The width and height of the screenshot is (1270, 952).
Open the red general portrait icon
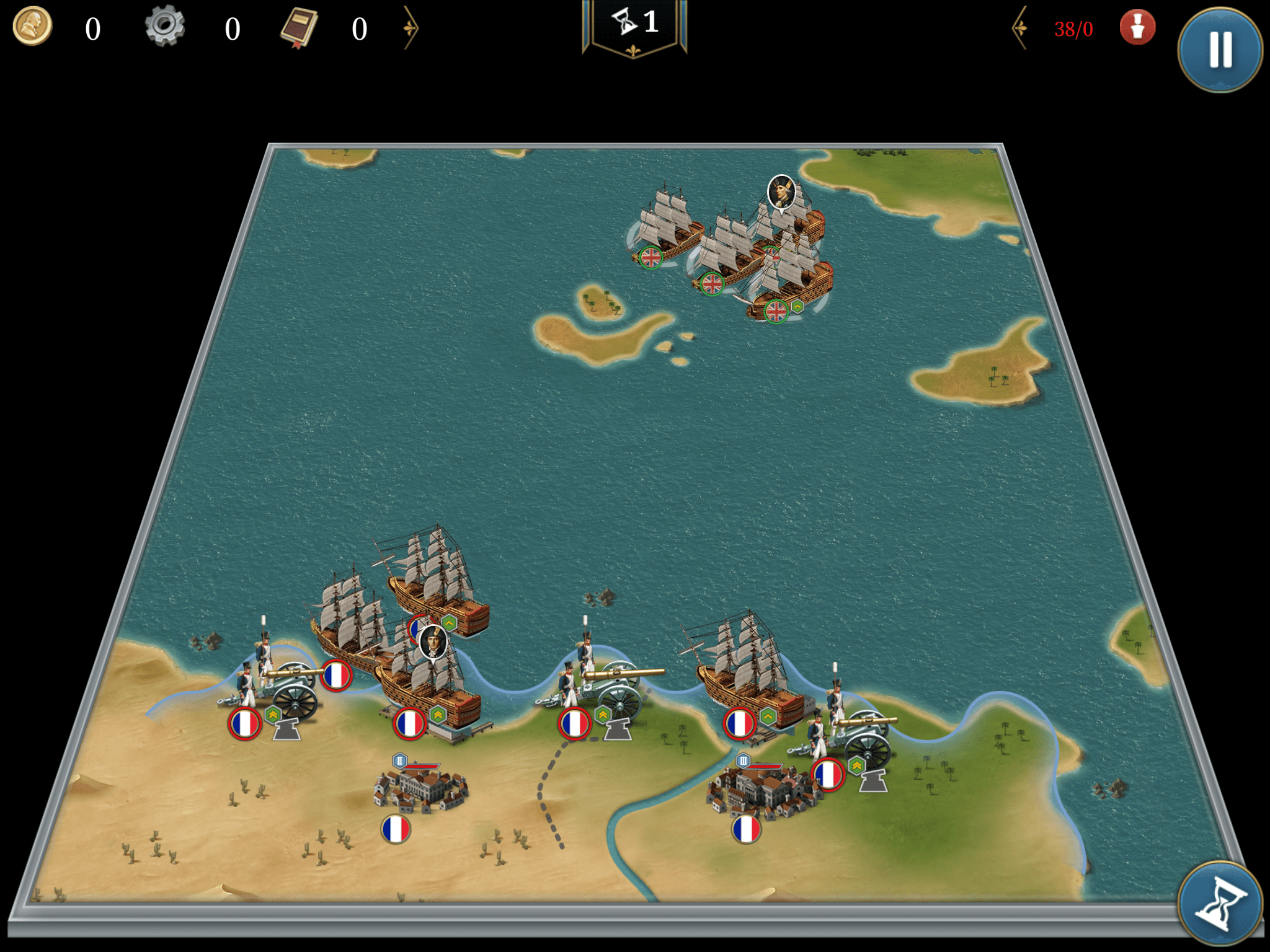[x=1137, y=28]
